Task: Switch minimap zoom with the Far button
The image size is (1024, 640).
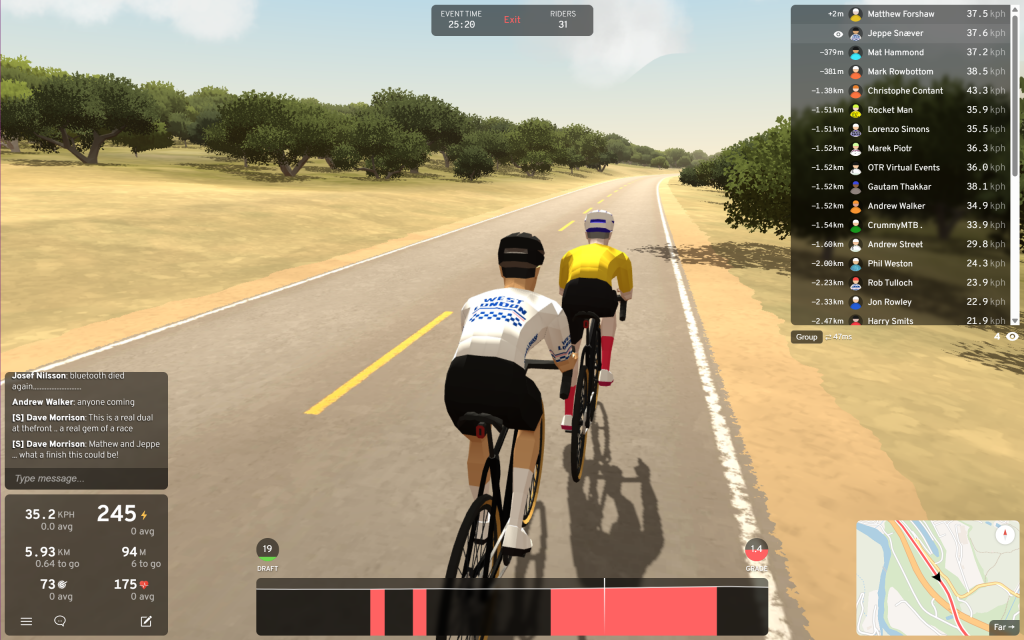Action: [x=1003, y=627]
